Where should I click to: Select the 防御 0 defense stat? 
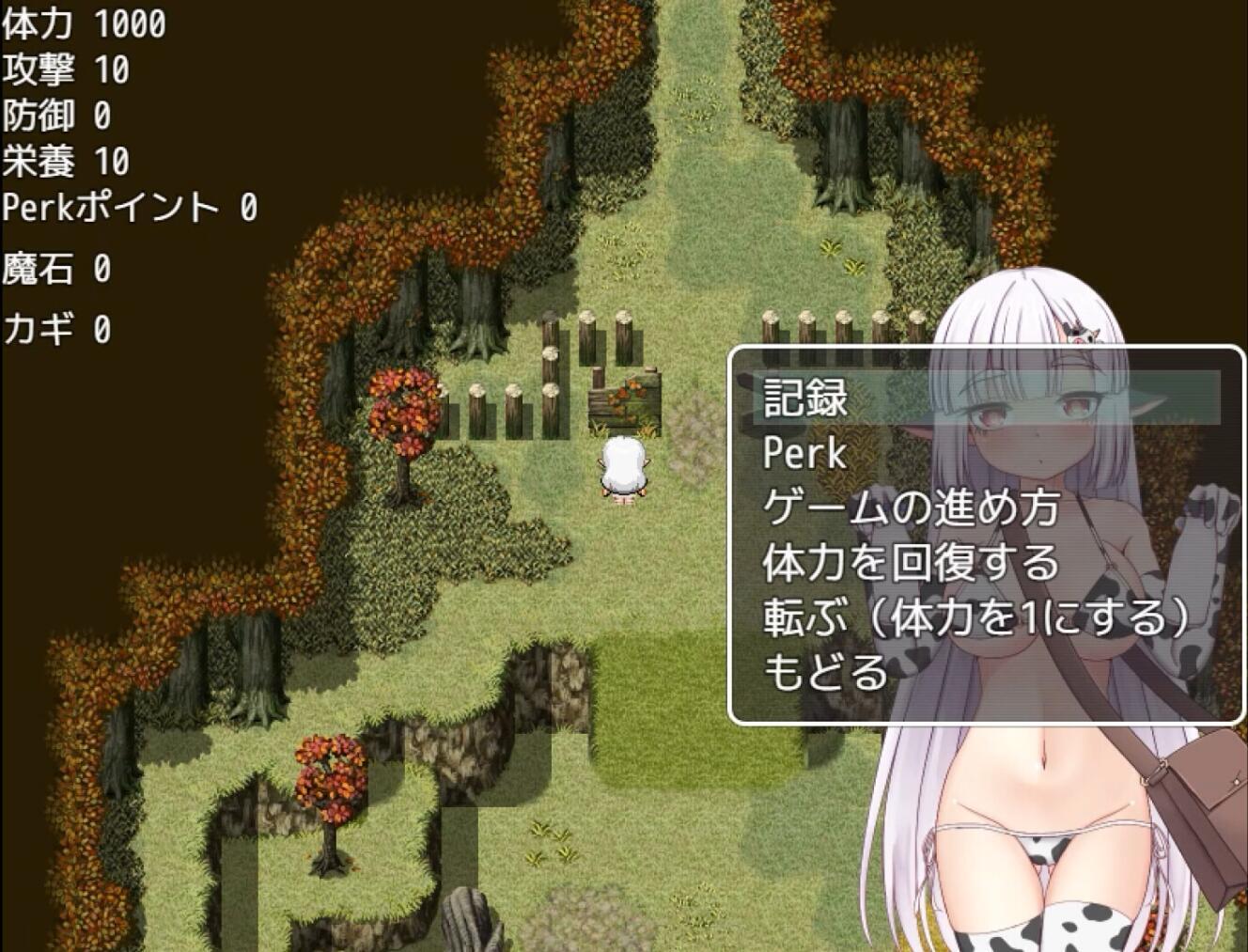click(58, 117)
